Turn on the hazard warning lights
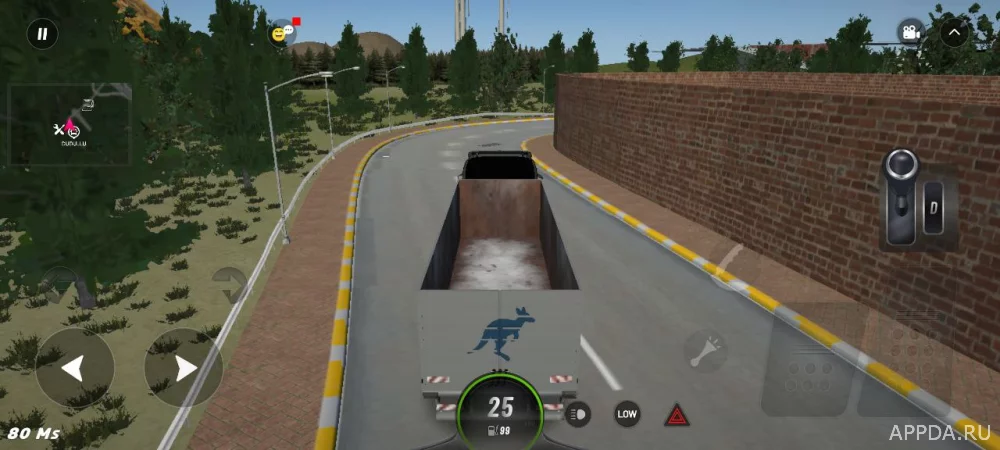This screenshot has height=450, width=1000. [x=677, y=414]
